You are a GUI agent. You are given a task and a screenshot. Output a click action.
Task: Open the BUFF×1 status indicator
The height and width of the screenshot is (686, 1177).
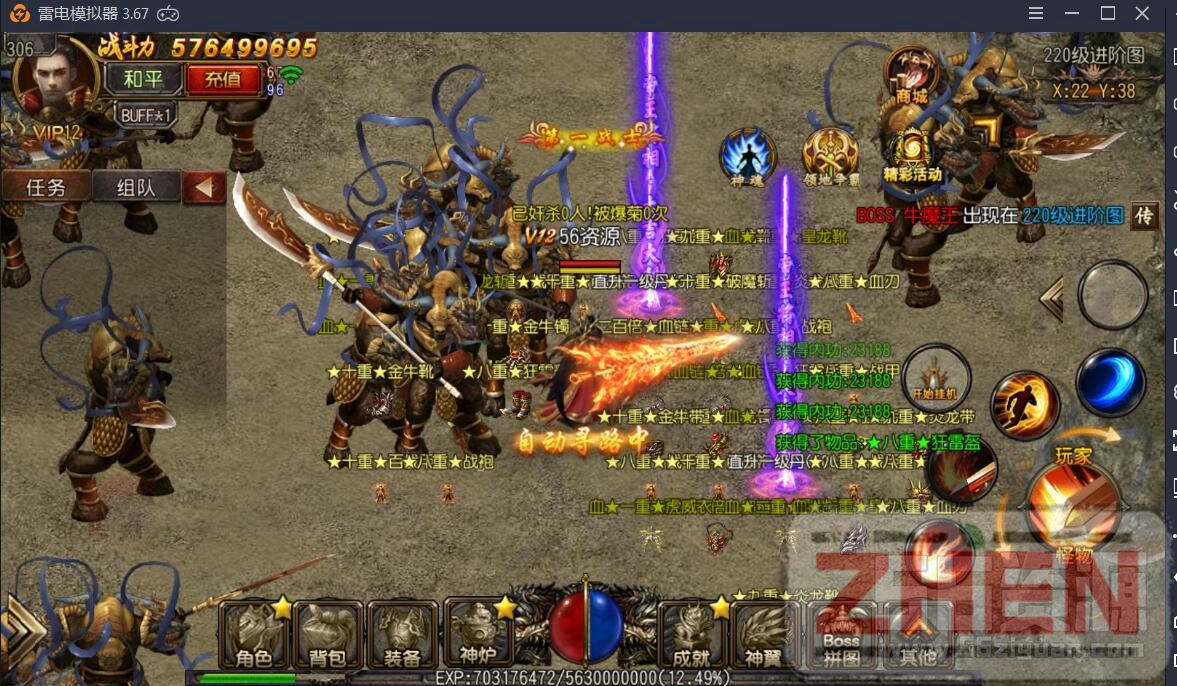[147, 115]
